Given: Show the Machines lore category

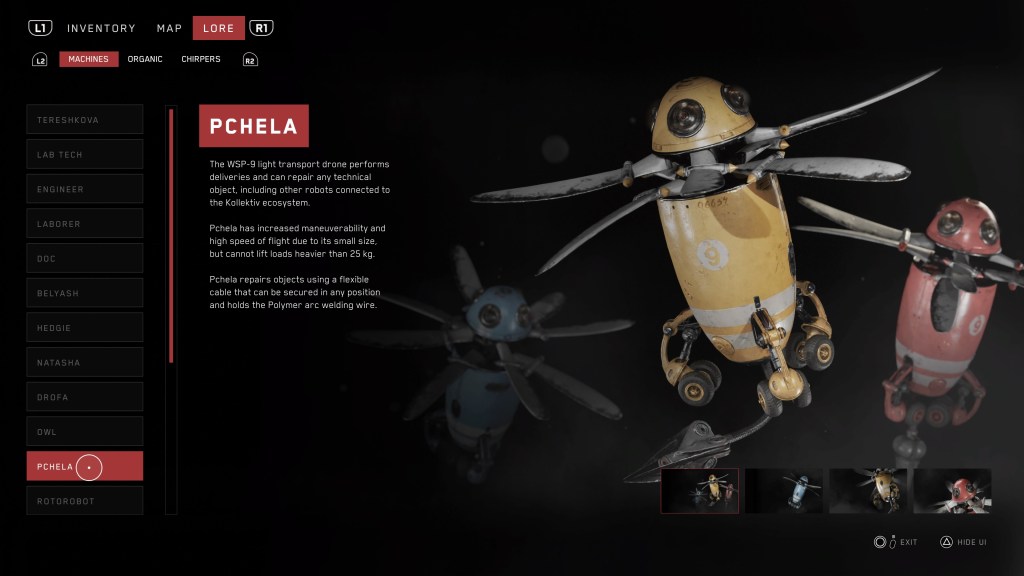Looking at the screenshot, I should click(x=89, y=59).
